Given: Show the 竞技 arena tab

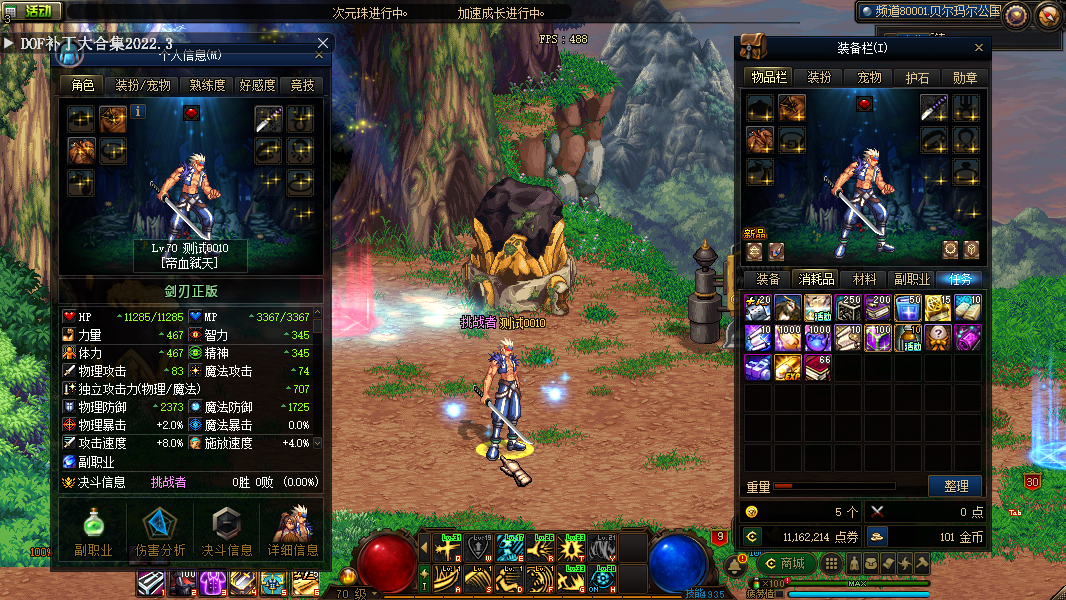Looking at the screenshot, I should click(302, 85).
